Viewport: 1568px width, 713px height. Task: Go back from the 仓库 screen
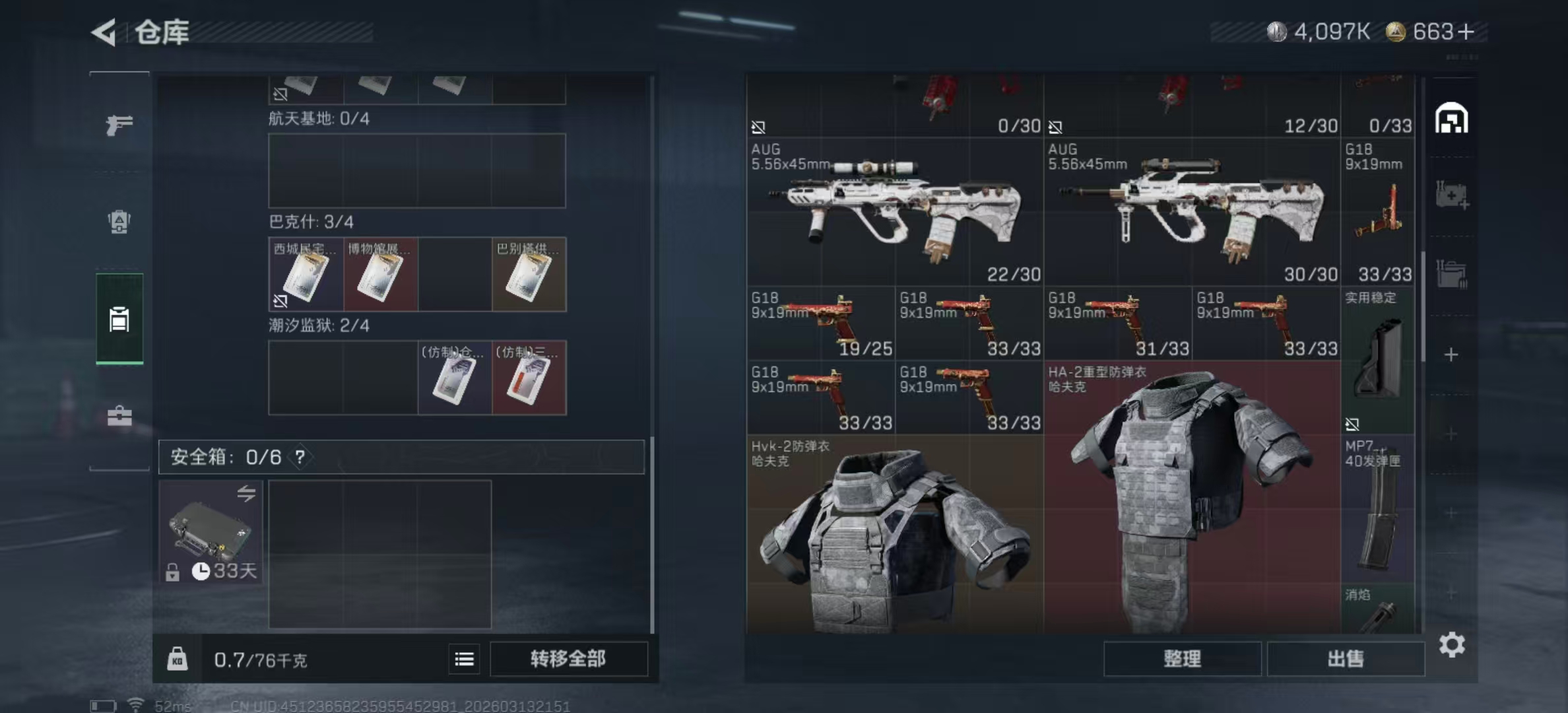[x=104, y=32]
